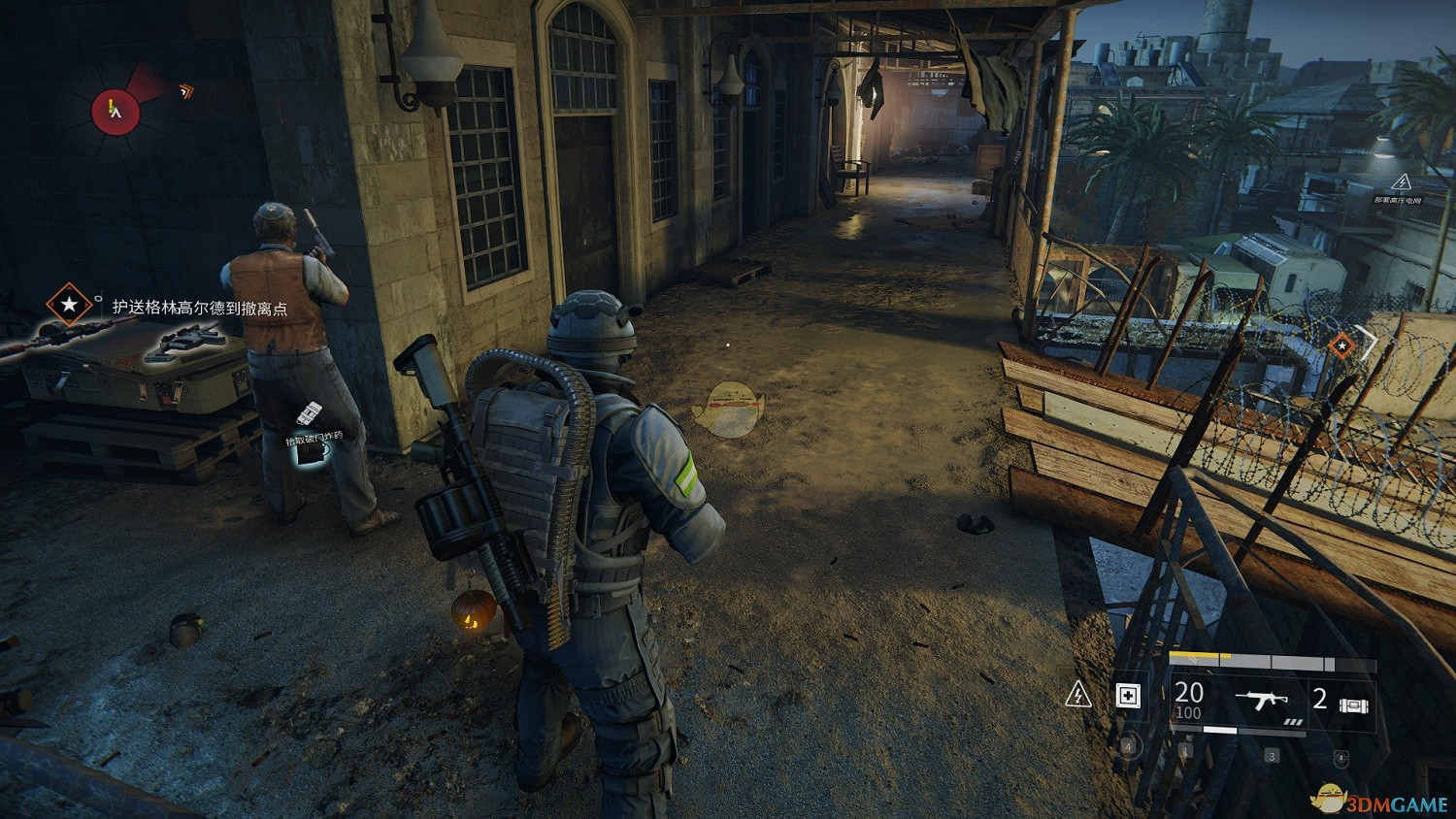Use the medkit slot icon
Image resolution: width=1456 pixels, height=819 pixels.
[1128, 696]
